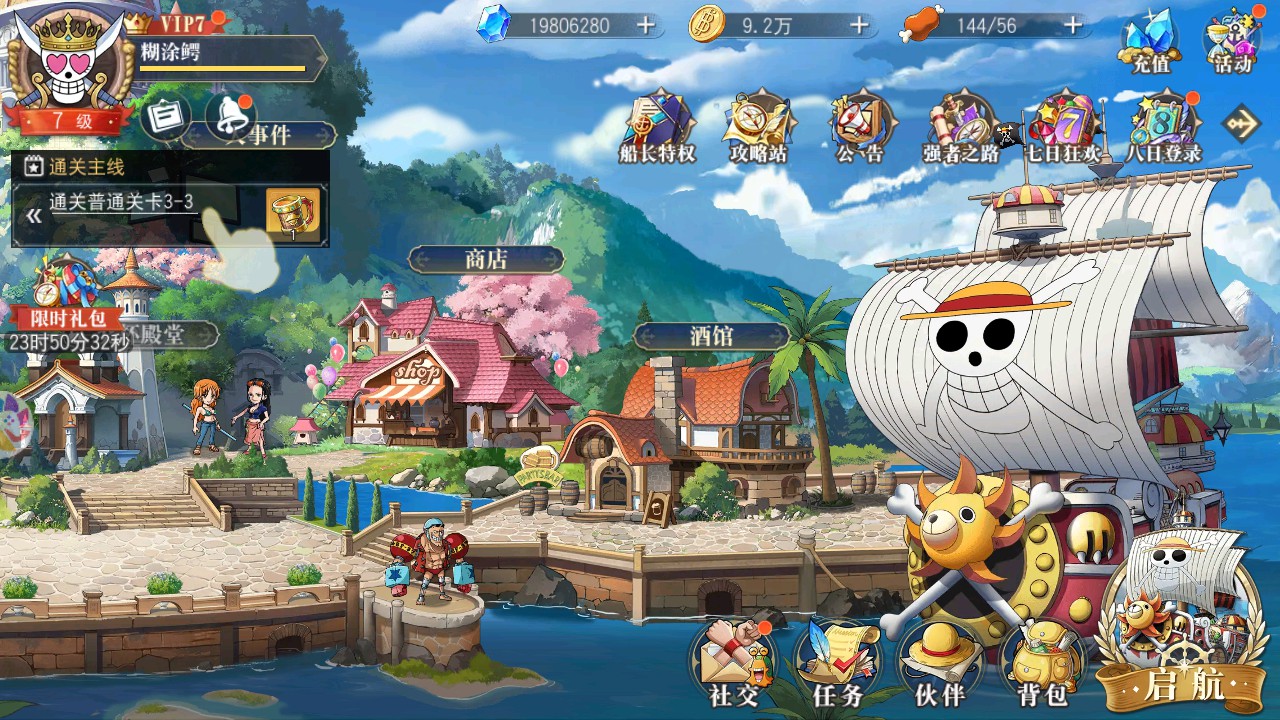Image resolution: width=1280 pixels, height=720 pixels.
Task: Open the 八日登录 login rewards
Action: [x=1163, y=128]
